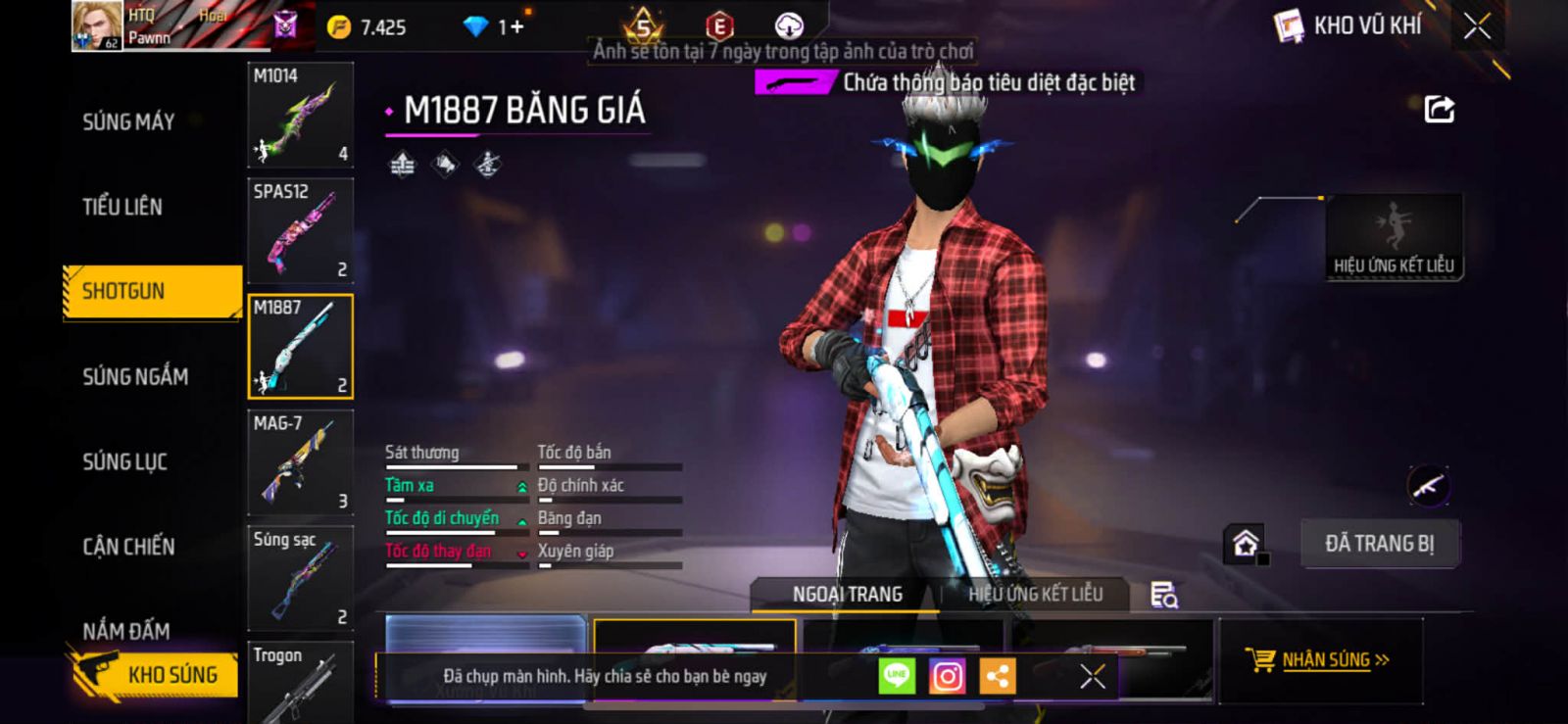Add diamonds with the plus button

pos(516,27)
